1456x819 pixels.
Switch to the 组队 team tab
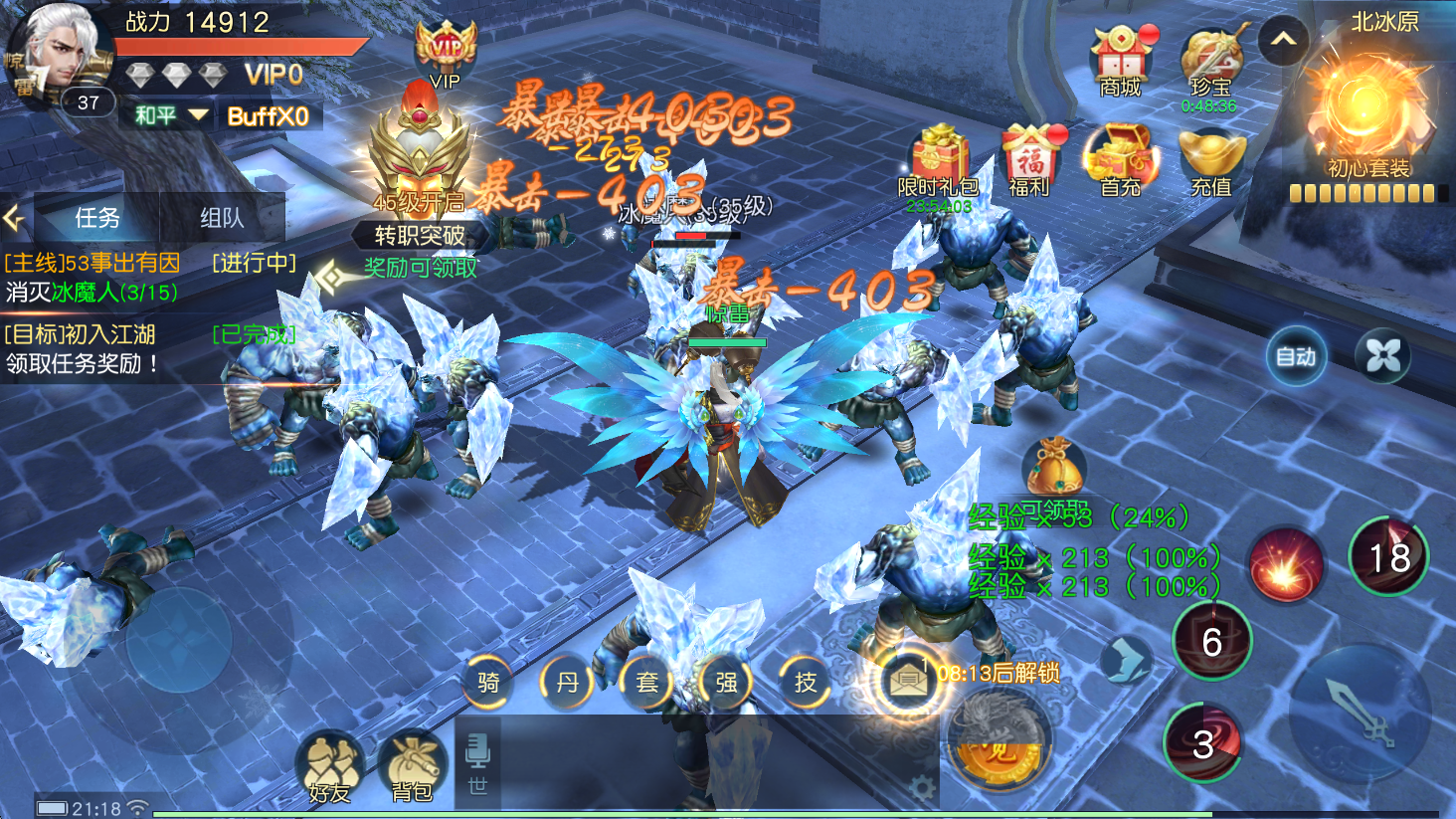pyautogui.click(x=222, y=218)
